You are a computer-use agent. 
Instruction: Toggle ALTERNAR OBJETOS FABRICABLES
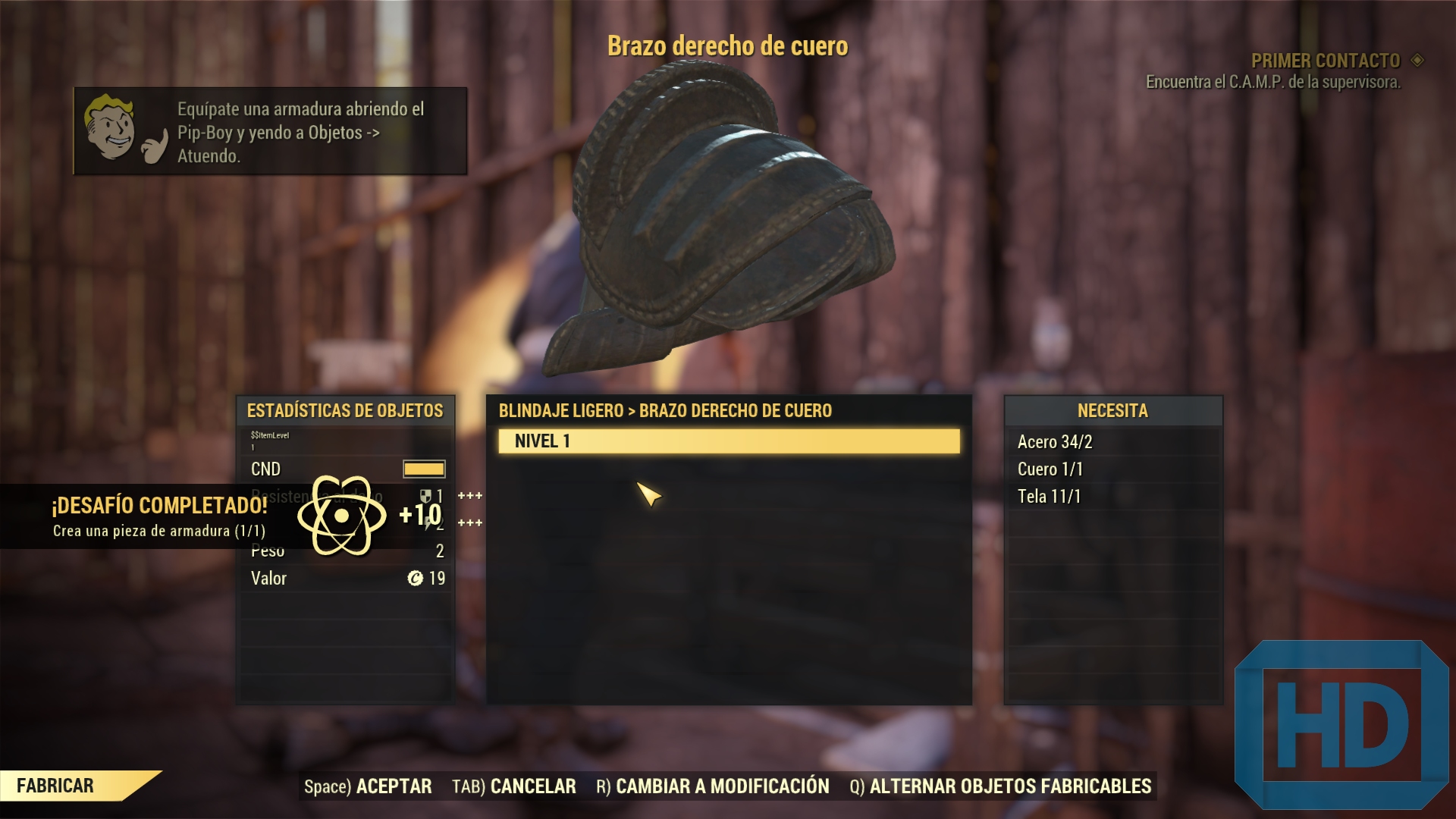click(x=1000, y=786)
